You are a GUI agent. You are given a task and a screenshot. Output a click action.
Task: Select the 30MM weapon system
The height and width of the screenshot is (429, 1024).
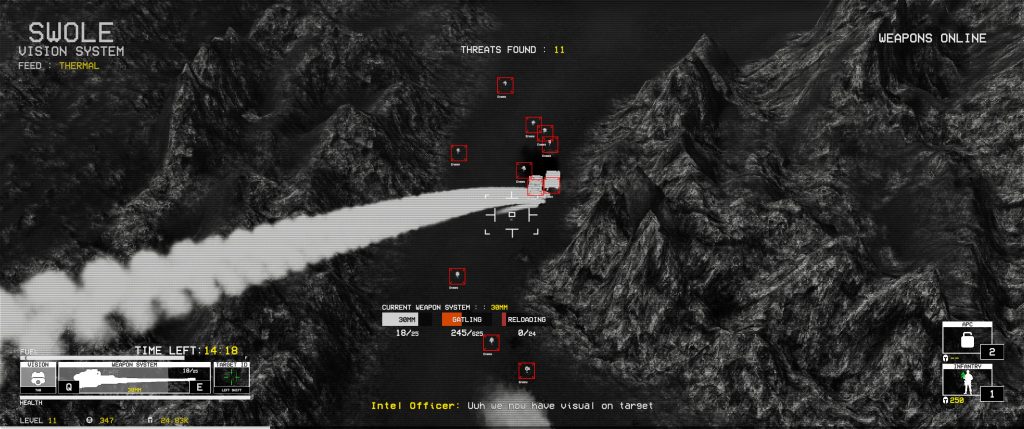(x=407, y=319)
